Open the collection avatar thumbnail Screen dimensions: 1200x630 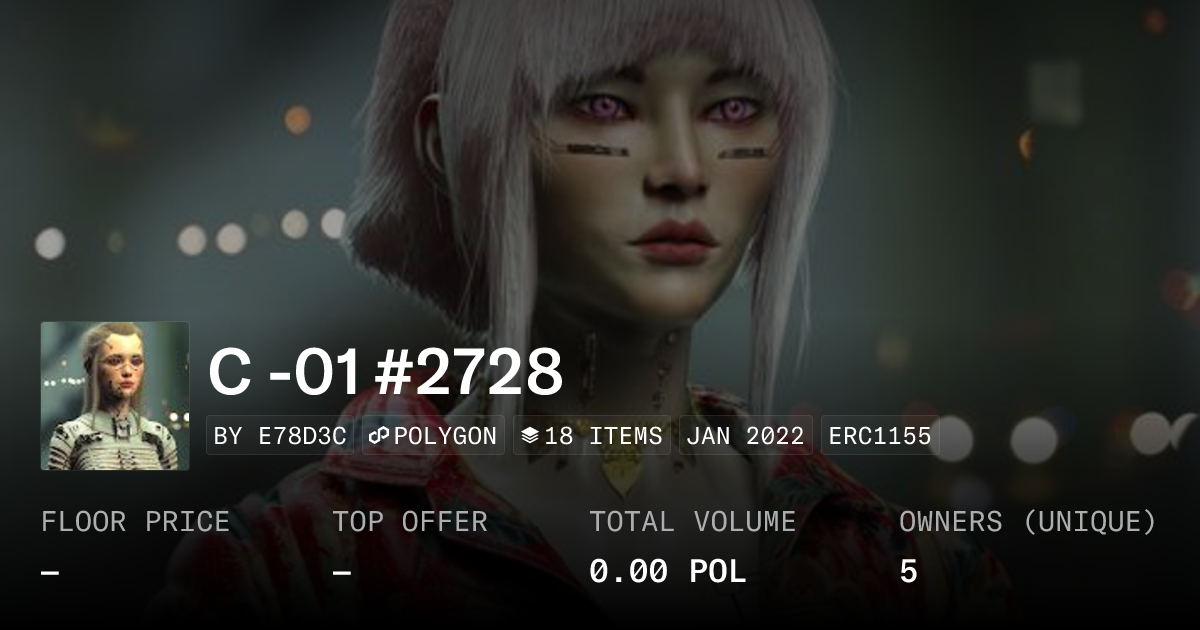click(x=115, y=396)
